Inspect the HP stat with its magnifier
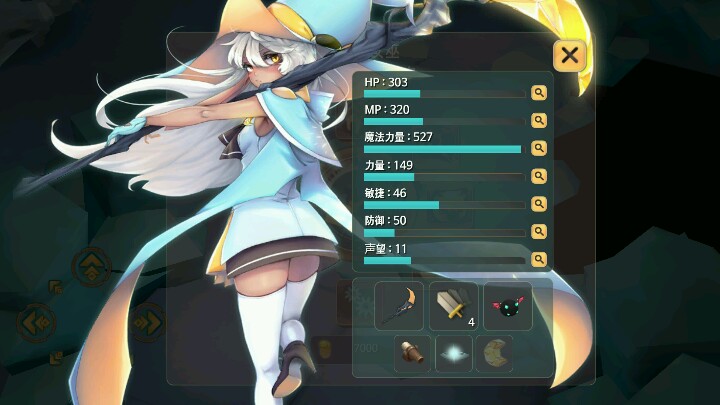Viewport: 720px width, 405px height. pyautogui.click(x=539, y=93)
